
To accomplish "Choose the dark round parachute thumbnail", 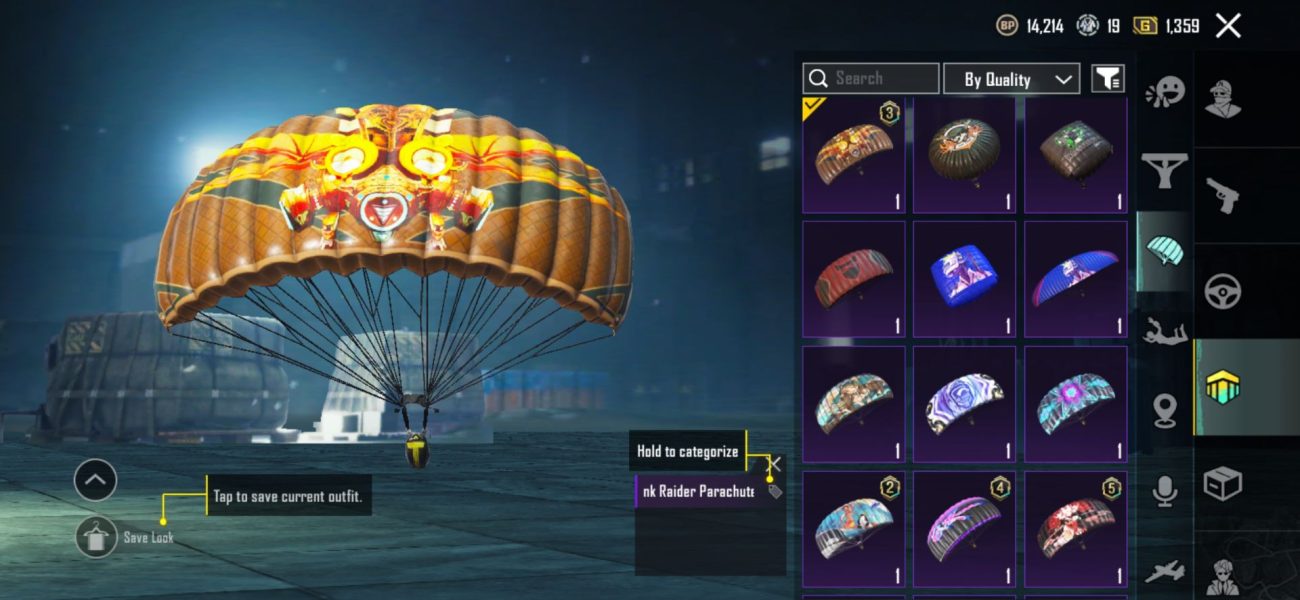I will pyautogui.click(x=964, y=156).
